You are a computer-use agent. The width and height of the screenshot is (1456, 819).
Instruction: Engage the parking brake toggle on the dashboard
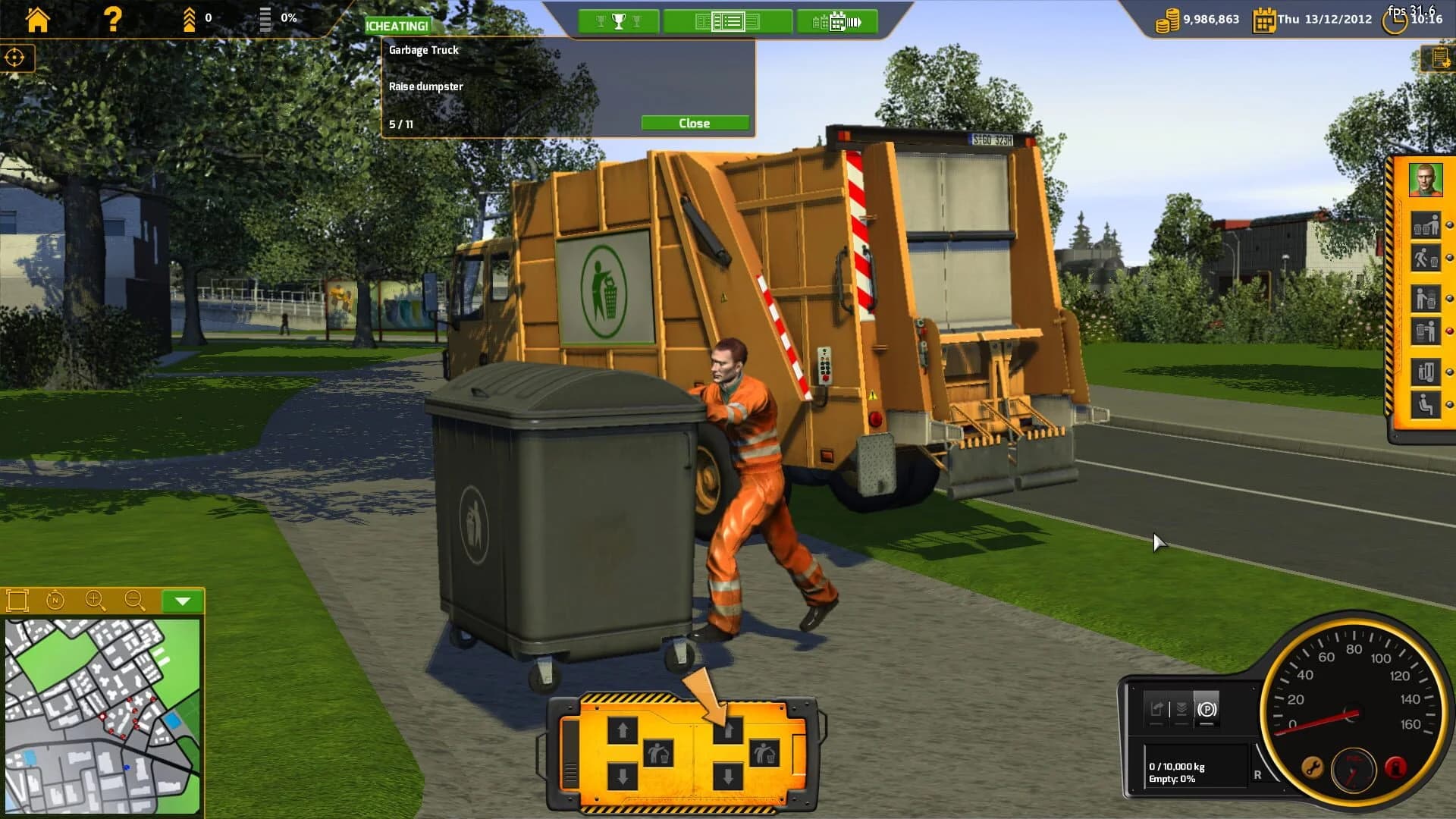(x=1209, y=710)
